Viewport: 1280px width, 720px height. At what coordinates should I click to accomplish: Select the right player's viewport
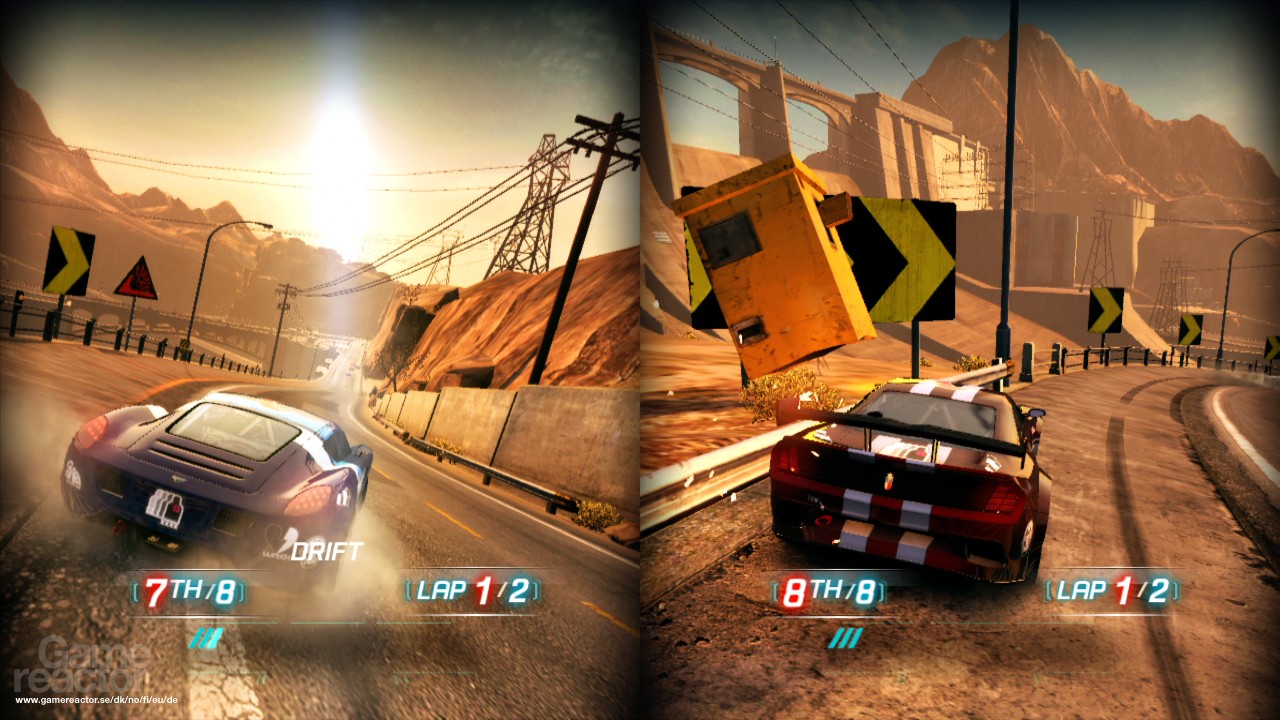960,360
